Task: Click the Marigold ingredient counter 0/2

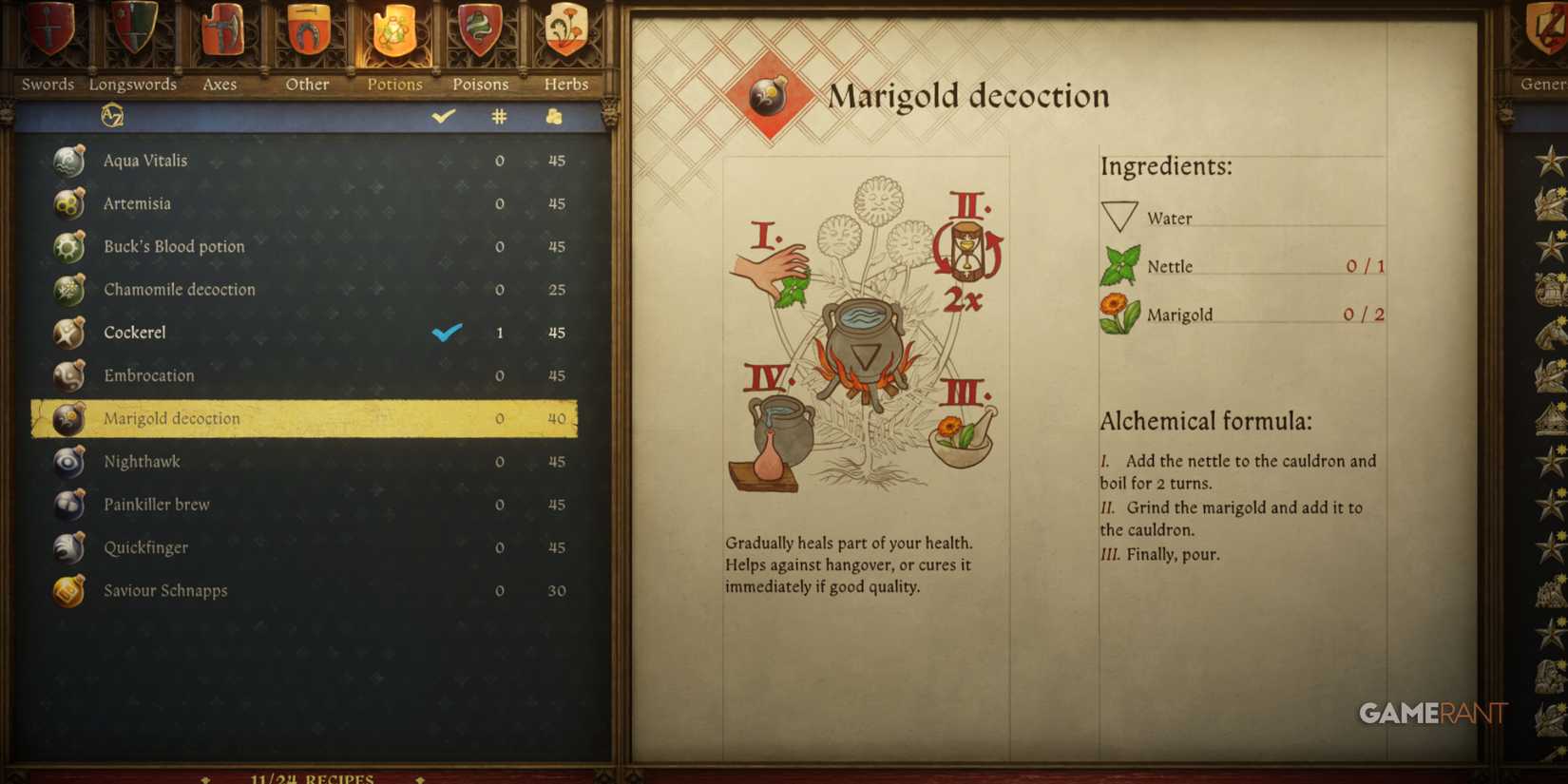Action: [x=1363, y=314]
